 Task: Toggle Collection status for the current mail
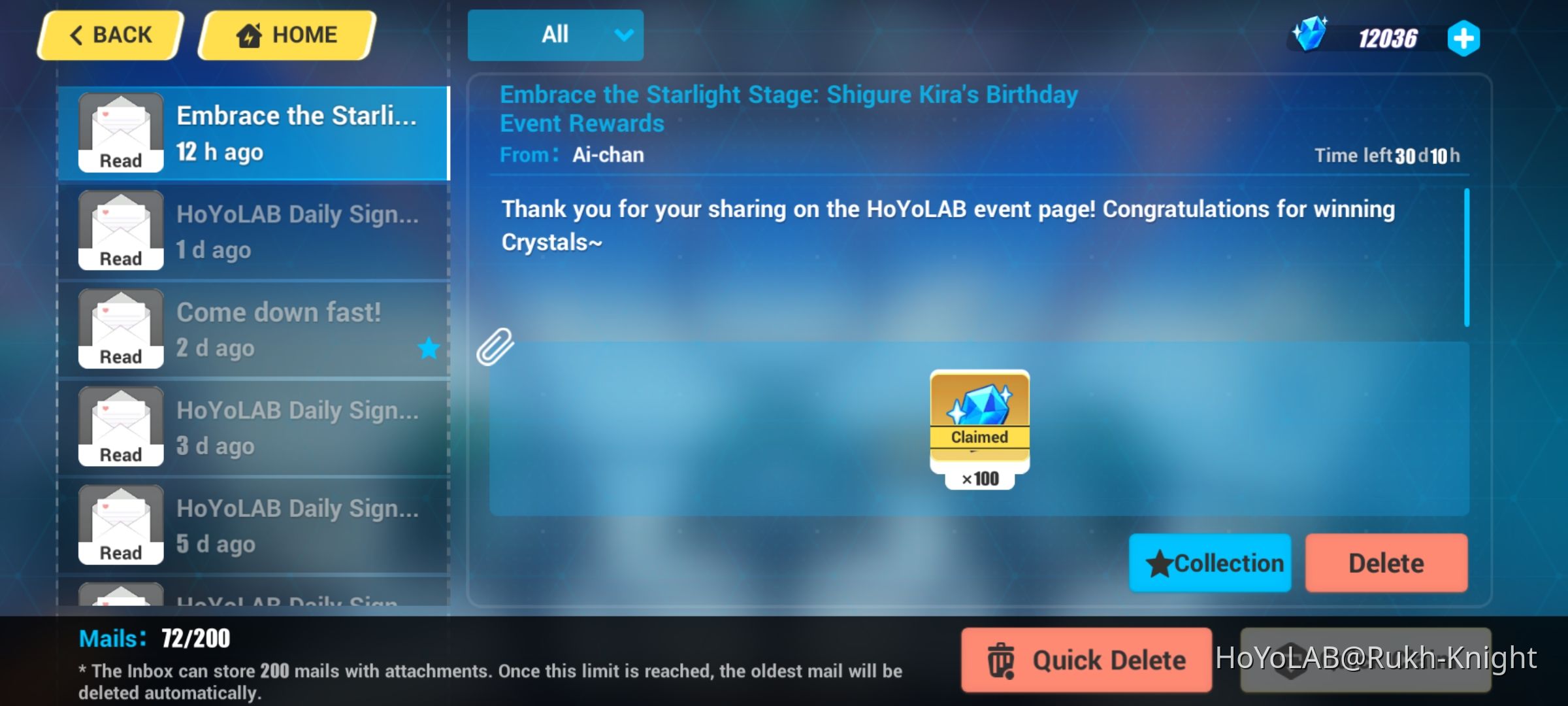(1210, 562)
